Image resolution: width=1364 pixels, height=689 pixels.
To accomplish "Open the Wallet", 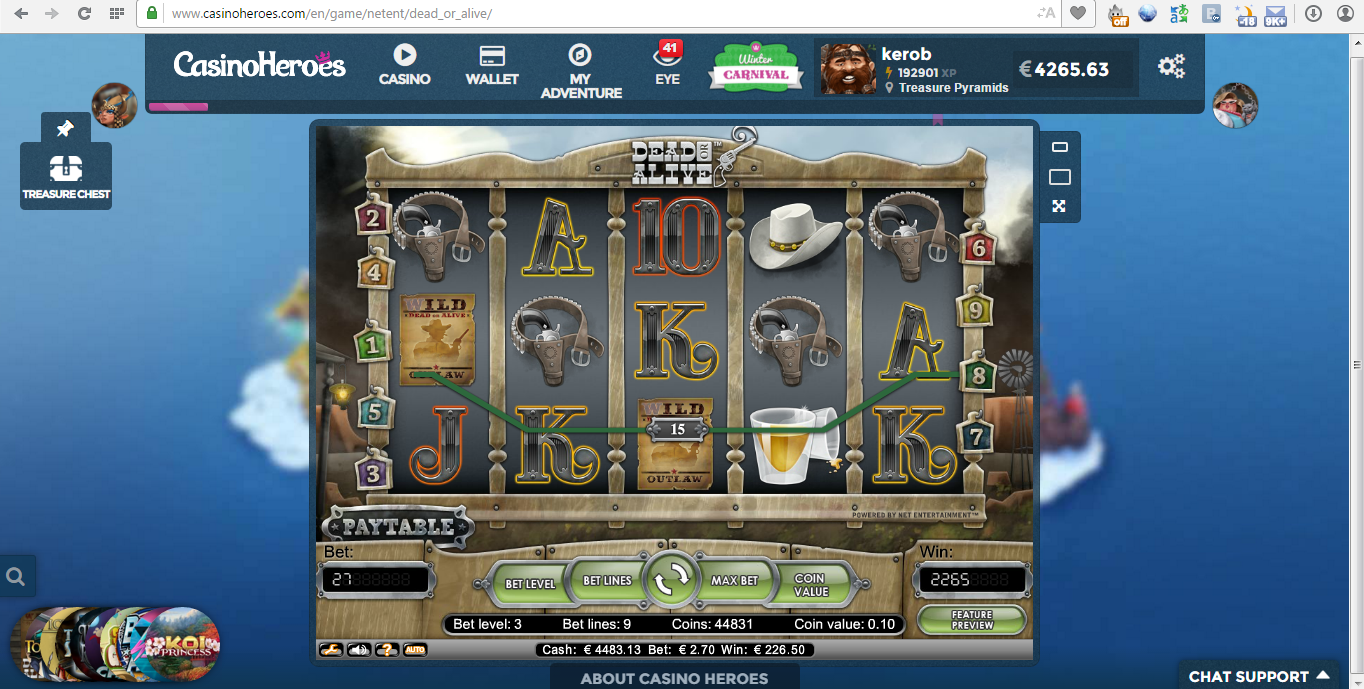I will click(x=491, y=65).
